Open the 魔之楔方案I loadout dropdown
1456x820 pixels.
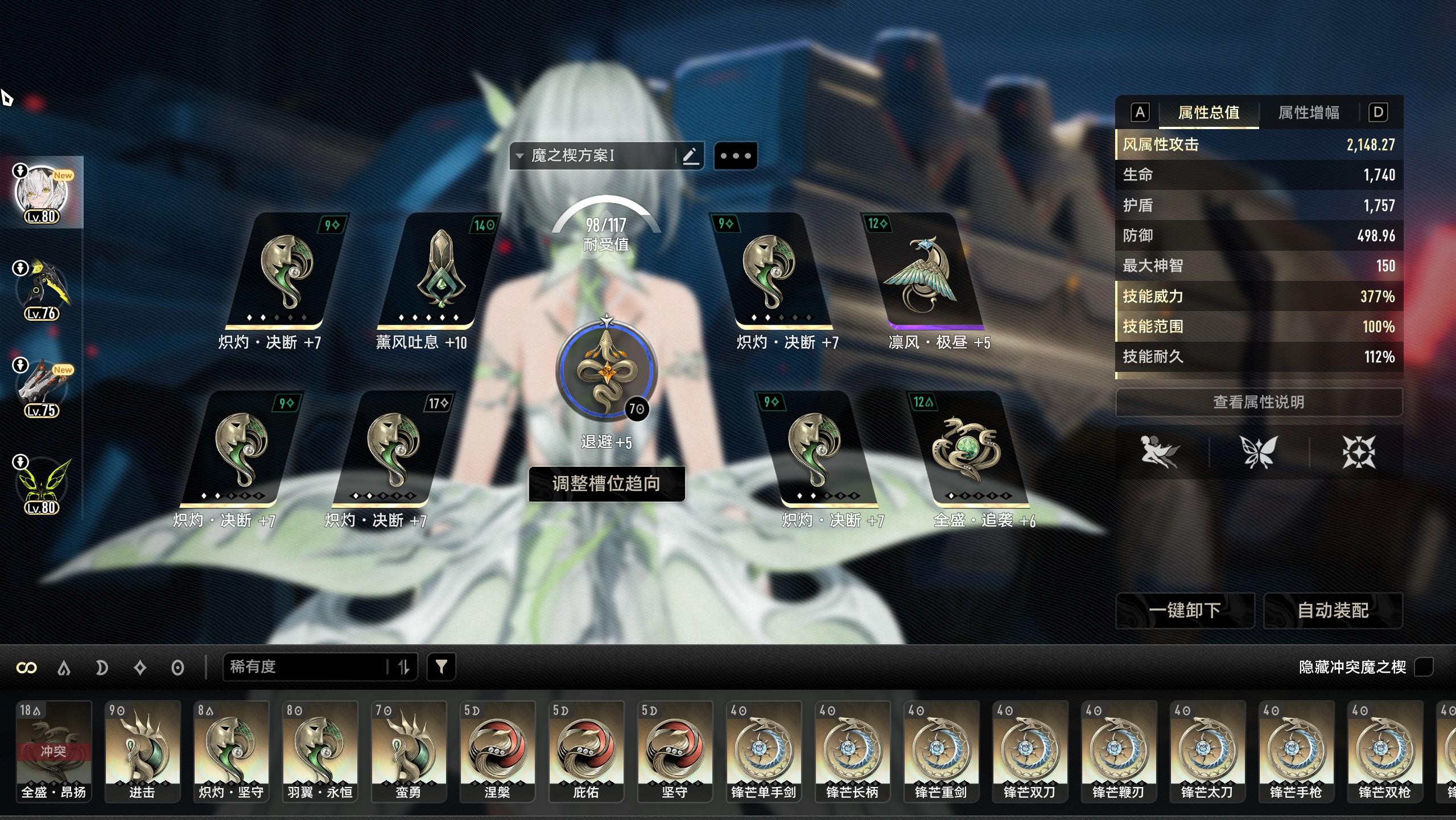(x=592, y=156)
